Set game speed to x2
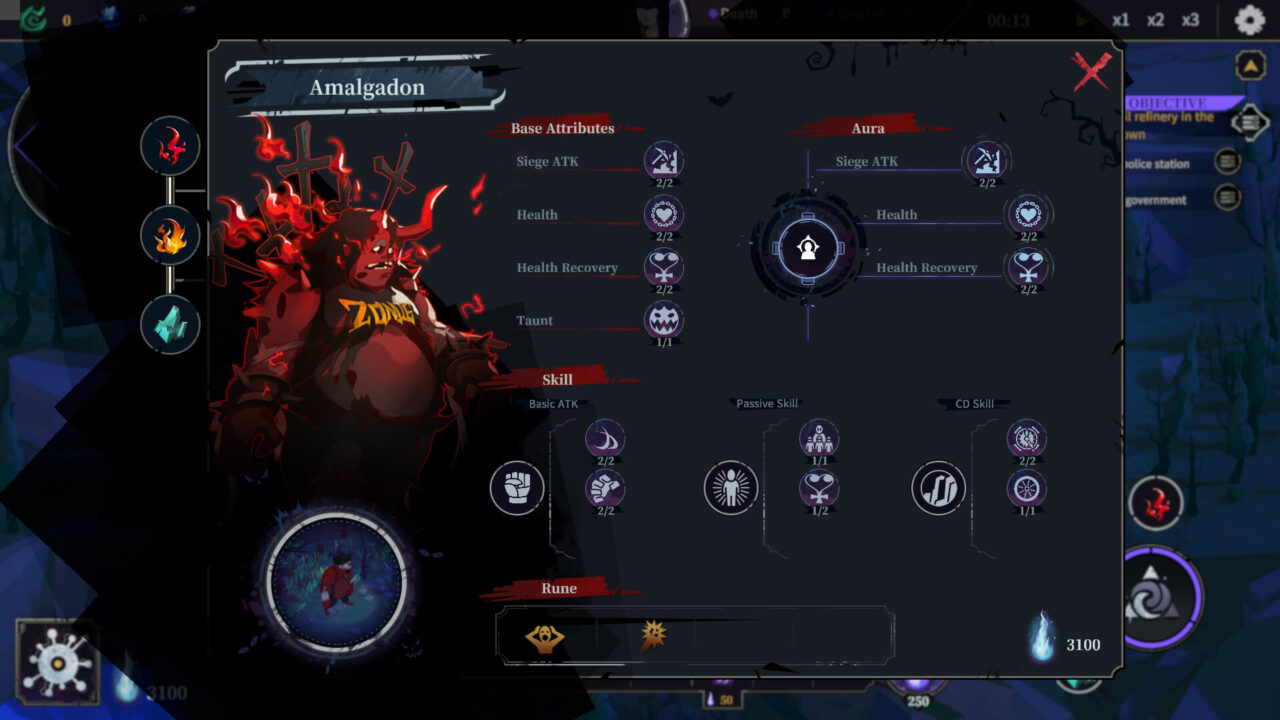This screenshot has height=720, width=1280. click(1155, 20)
